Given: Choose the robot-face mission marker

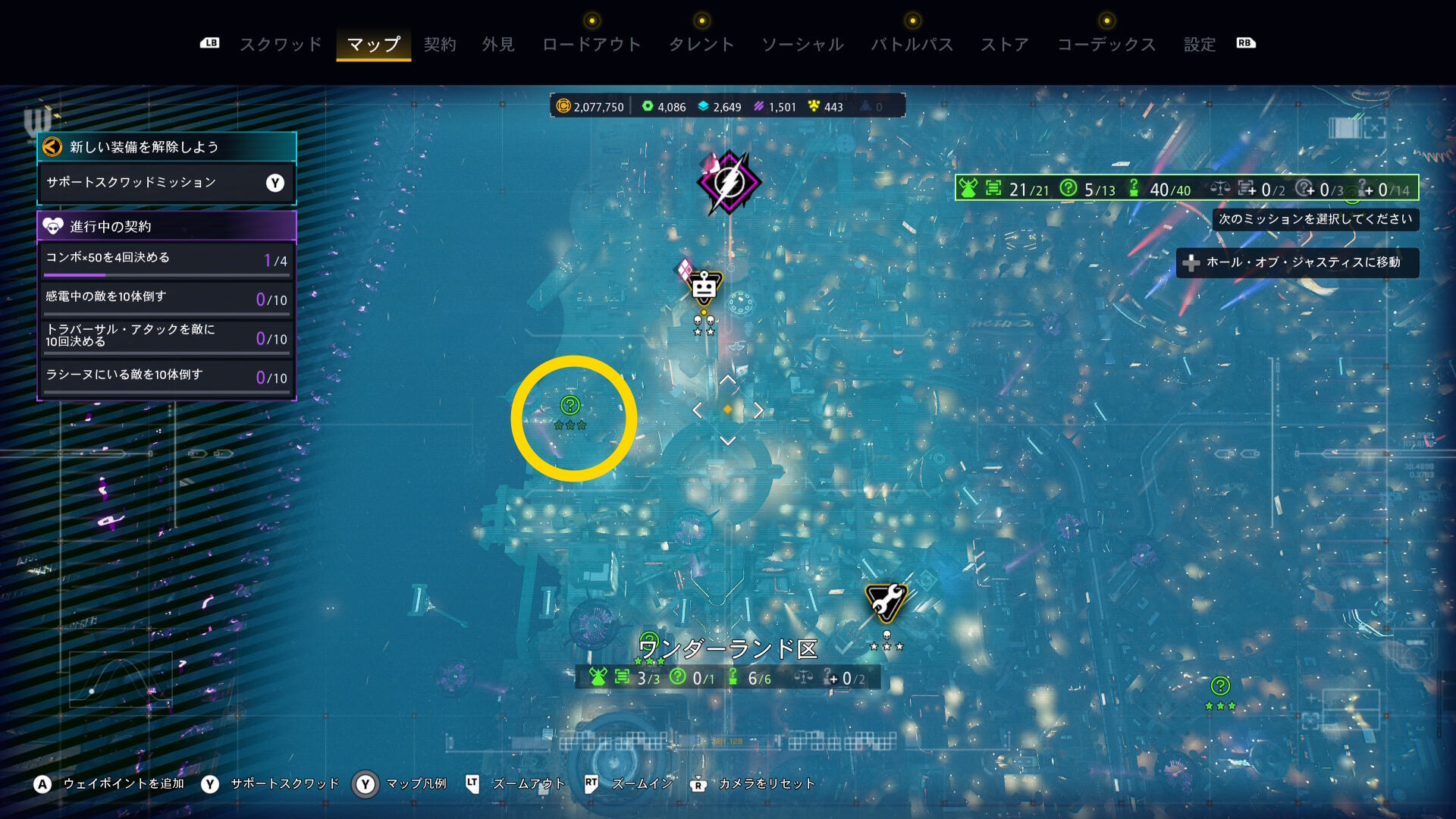Looking at the screenshot, I should coord(704,288).
